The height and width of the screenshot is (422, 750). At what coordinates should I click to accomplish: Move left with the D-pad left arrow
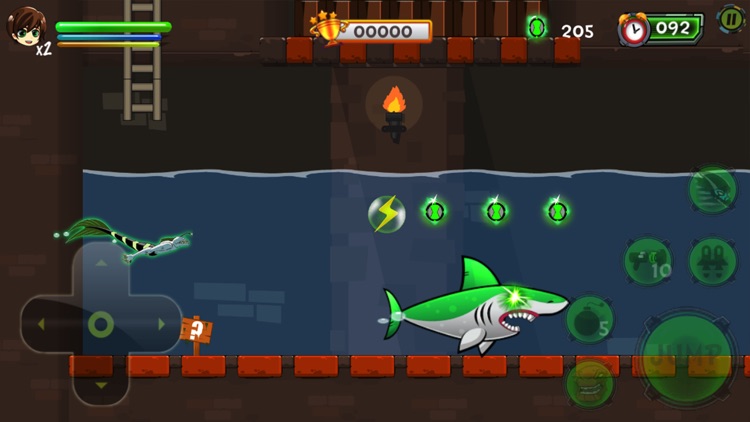[x=41, y=325]
